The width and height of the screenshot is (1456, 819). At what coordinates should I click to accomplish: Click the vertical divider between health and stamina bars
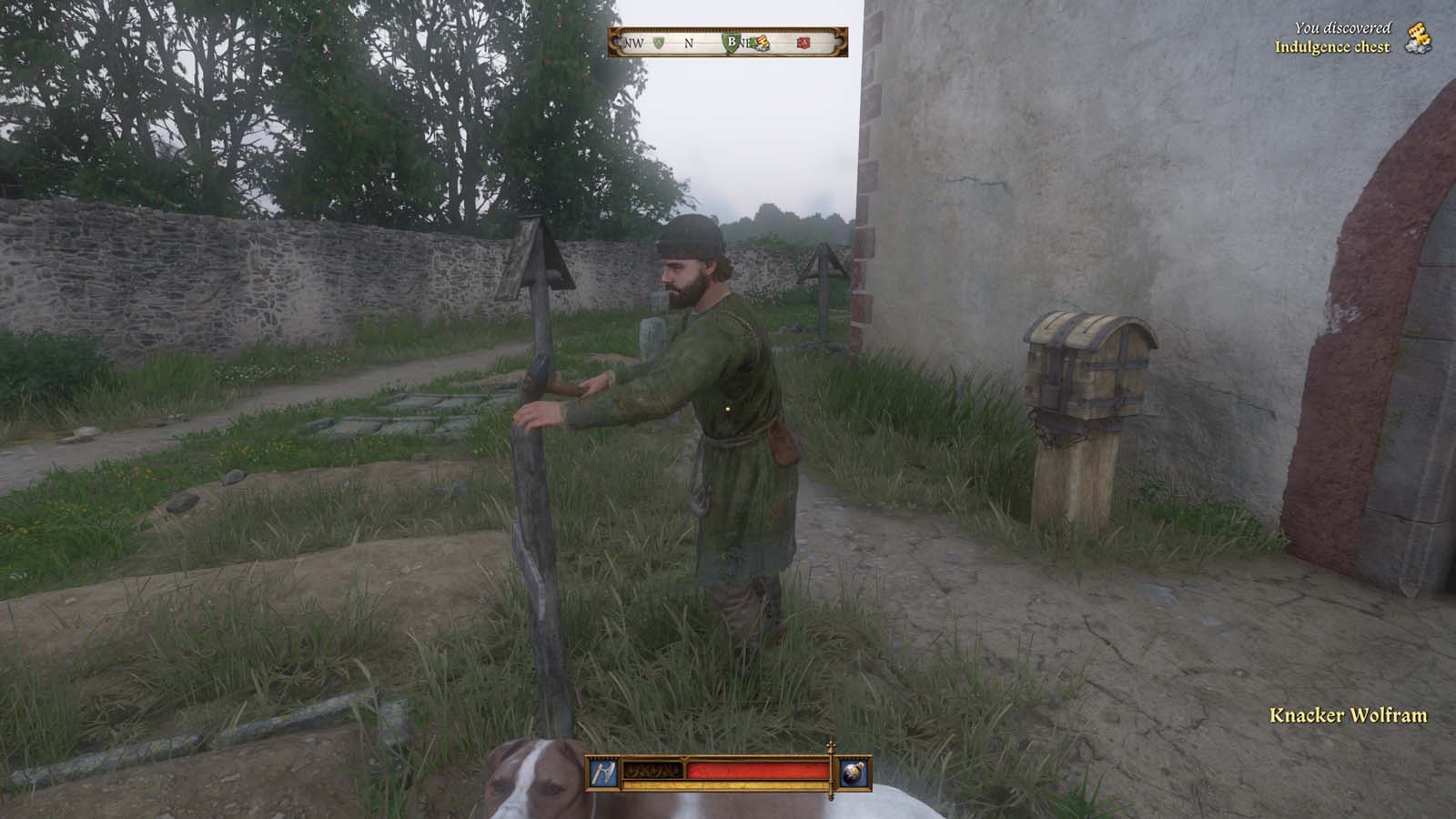830,773
